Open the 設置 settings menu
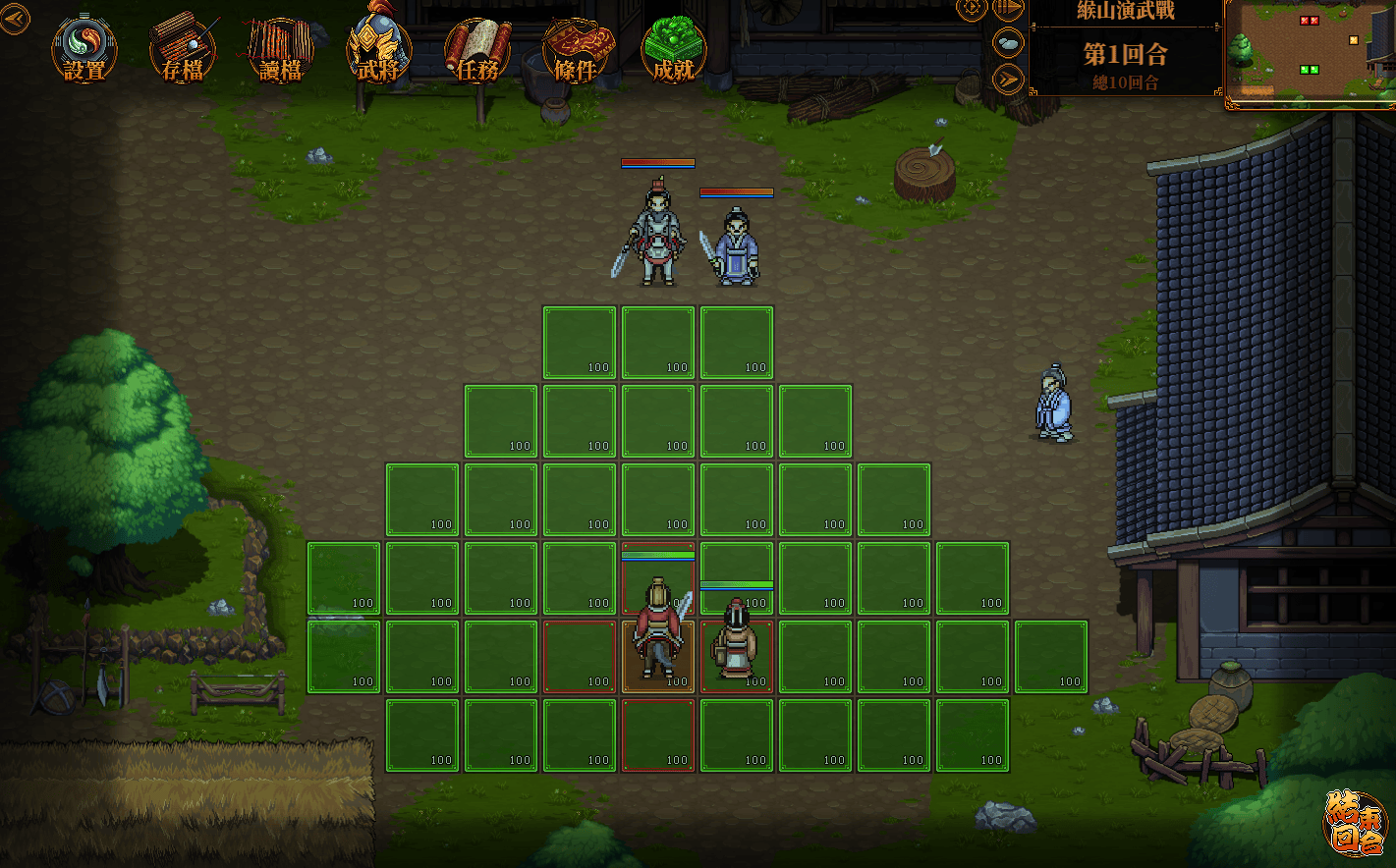This screenshot has width=1396, height=868. (84, 51)
